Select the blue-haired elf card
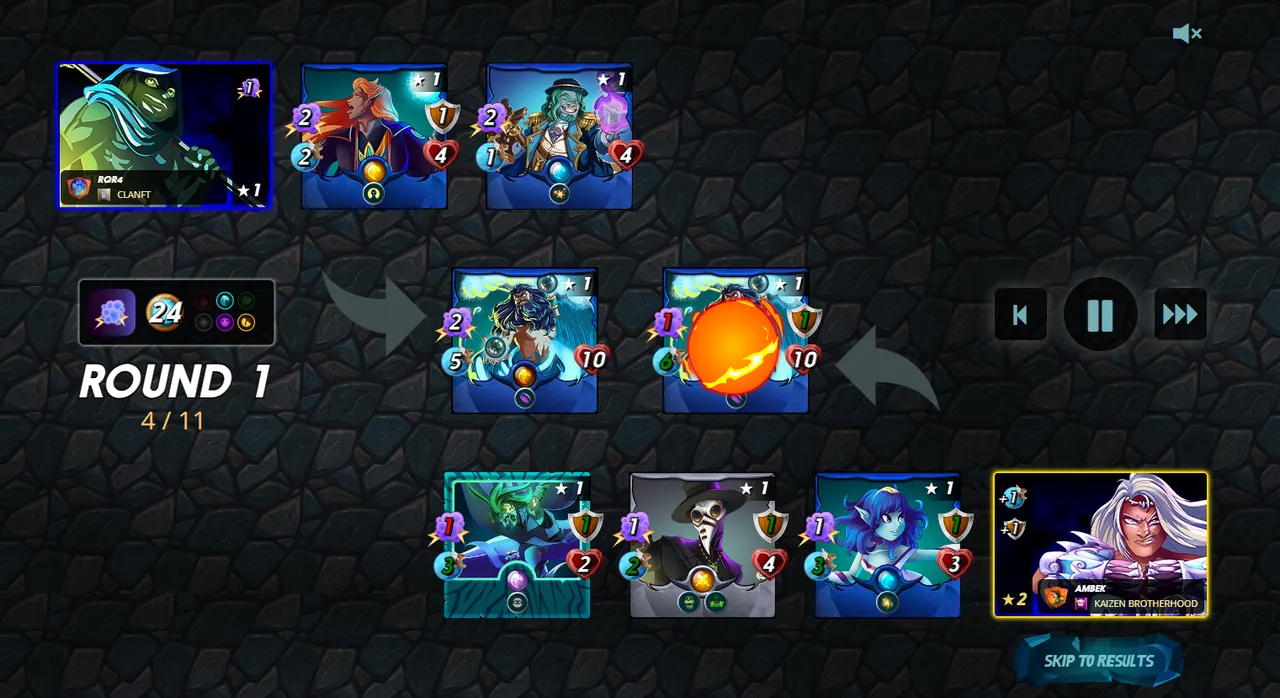Viewport: 1280px width, 698px height. coord(887,544)
